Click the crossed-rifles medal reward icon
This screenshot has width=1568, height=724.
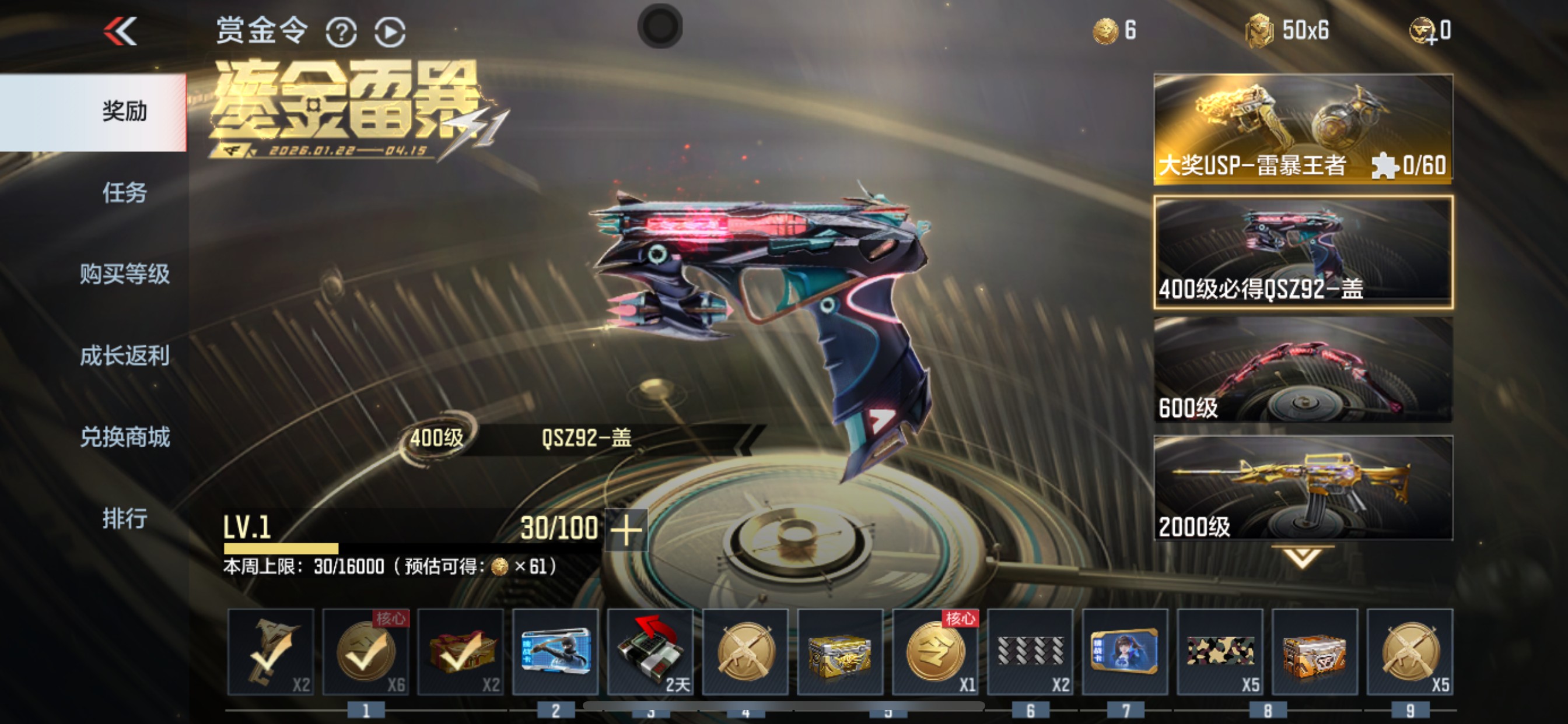(745, 651)
